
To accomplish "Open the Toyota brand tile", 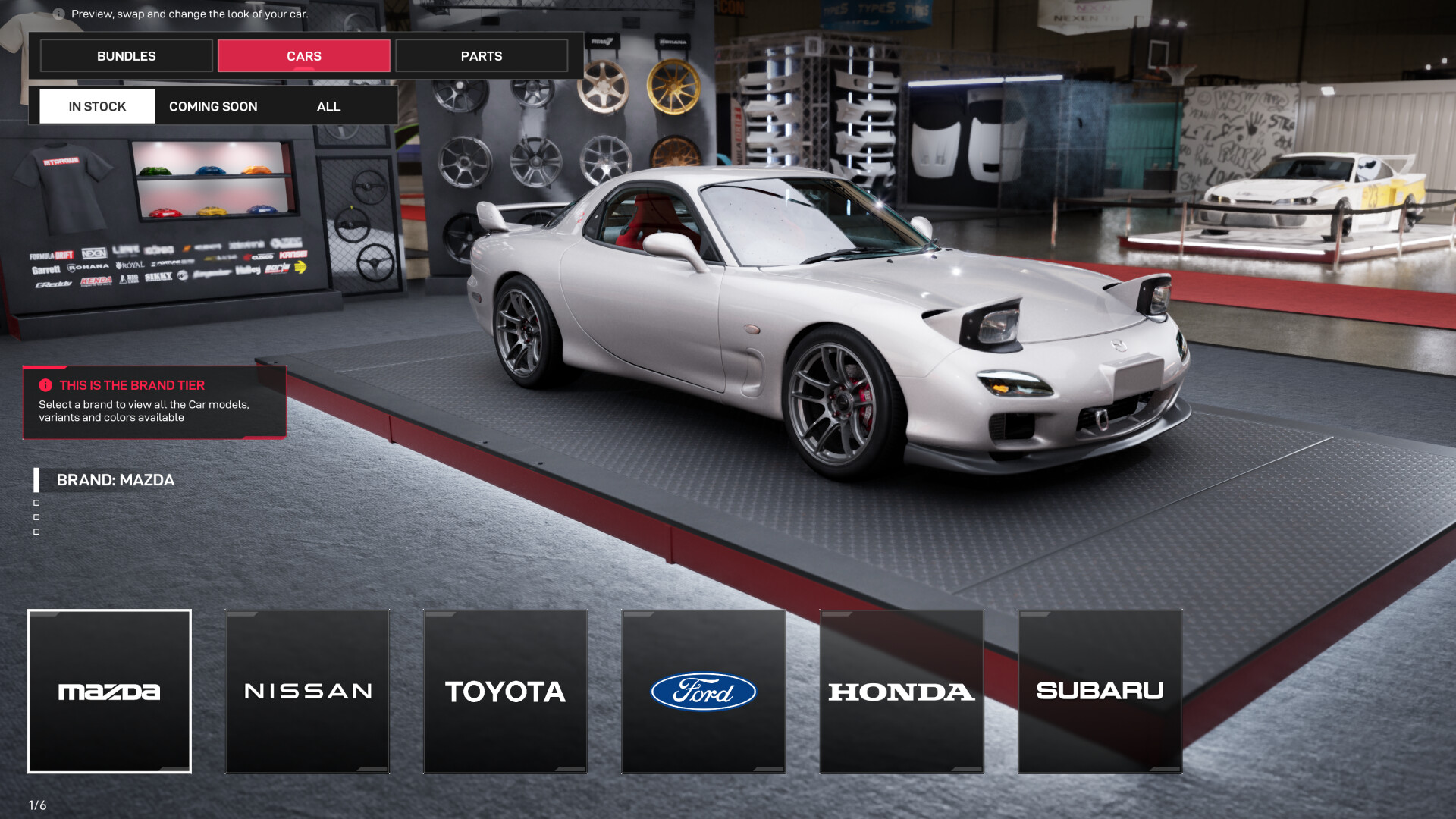I will pos(505,692).
